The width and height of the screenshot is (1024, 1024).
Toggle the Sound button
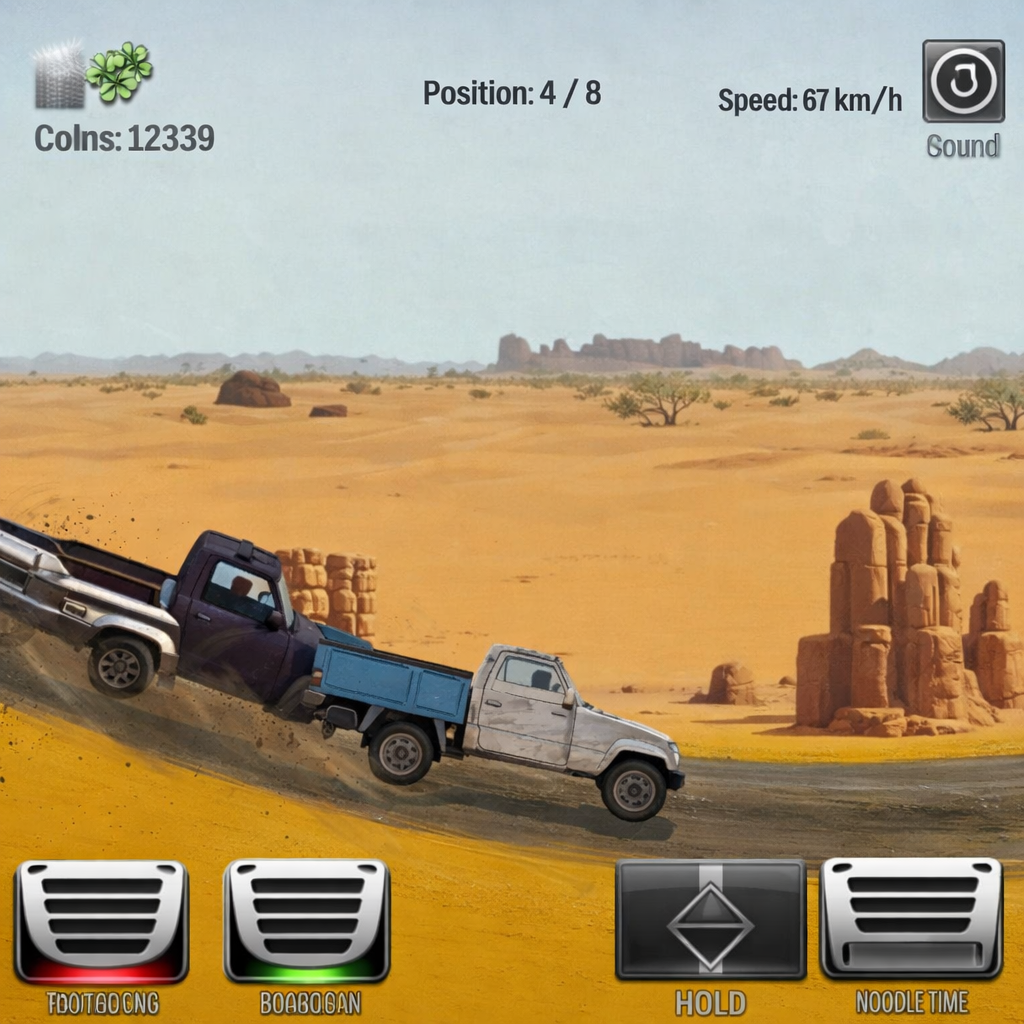tap(963, 81)
